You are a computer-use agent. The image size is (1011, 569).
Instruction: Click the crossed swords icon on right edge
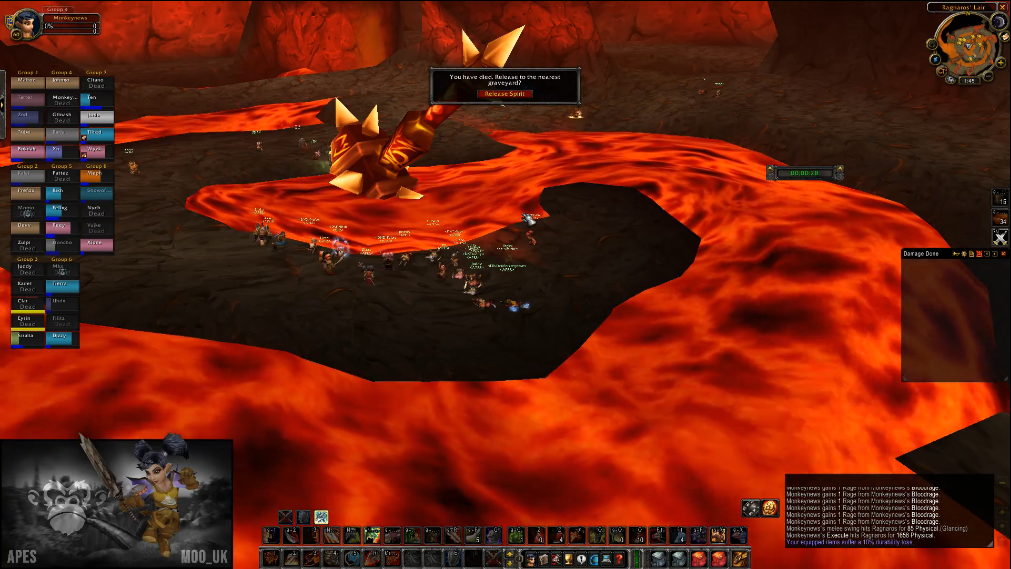tap(1000, 237)
